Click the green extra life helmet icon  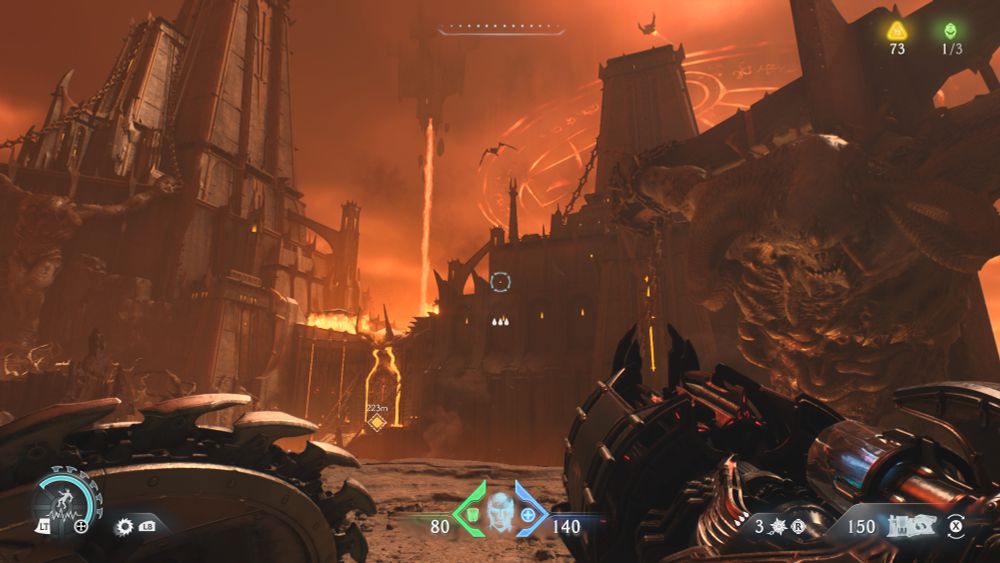click(949, 30)
